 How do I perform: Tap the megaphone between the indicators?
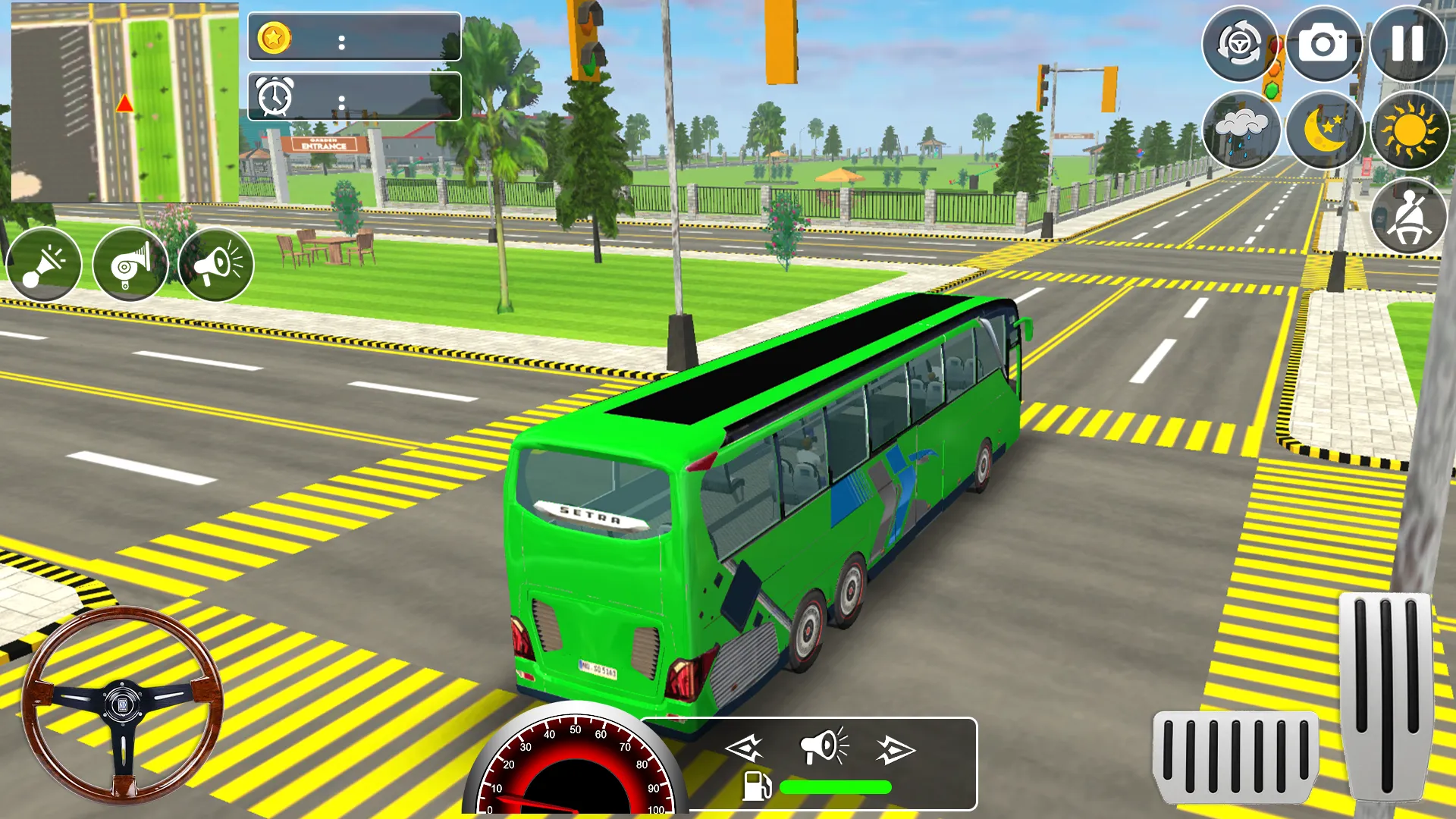(824, 746)
